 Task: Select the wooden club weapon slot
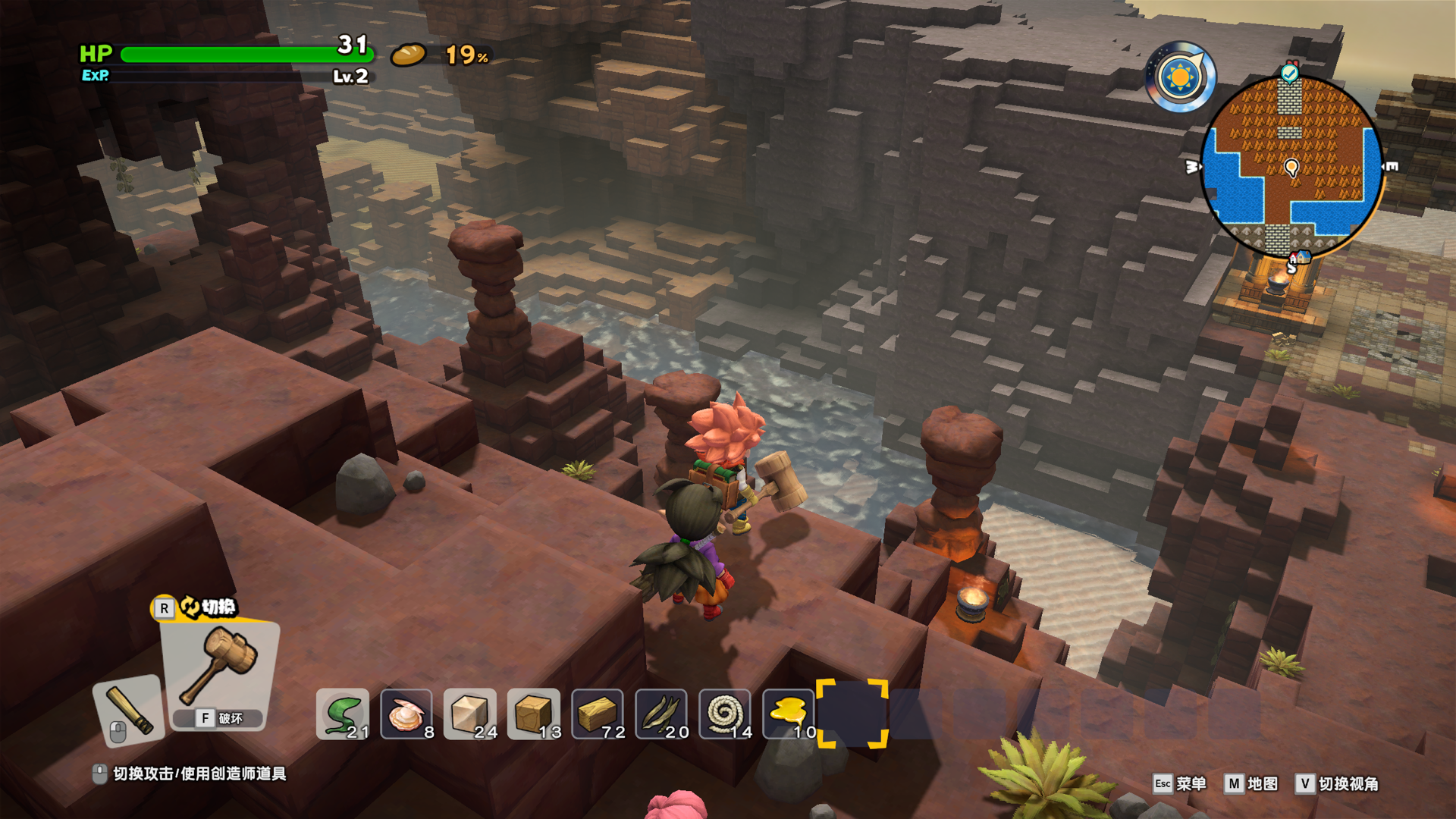coord(129,710)
